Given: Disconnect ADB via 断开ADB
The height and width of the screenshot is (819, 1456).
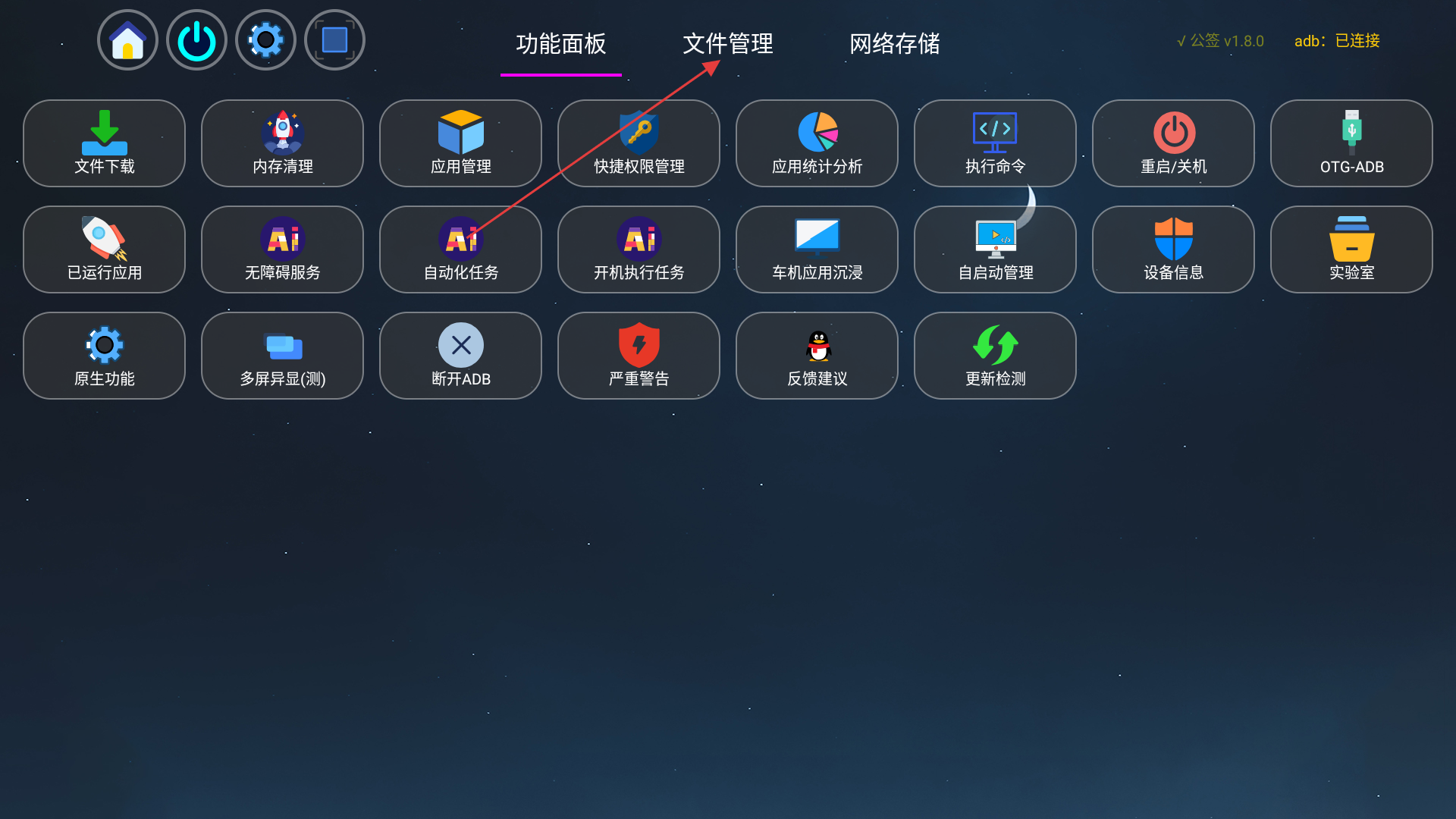Looking at the screenshot, I should [460, 356].
